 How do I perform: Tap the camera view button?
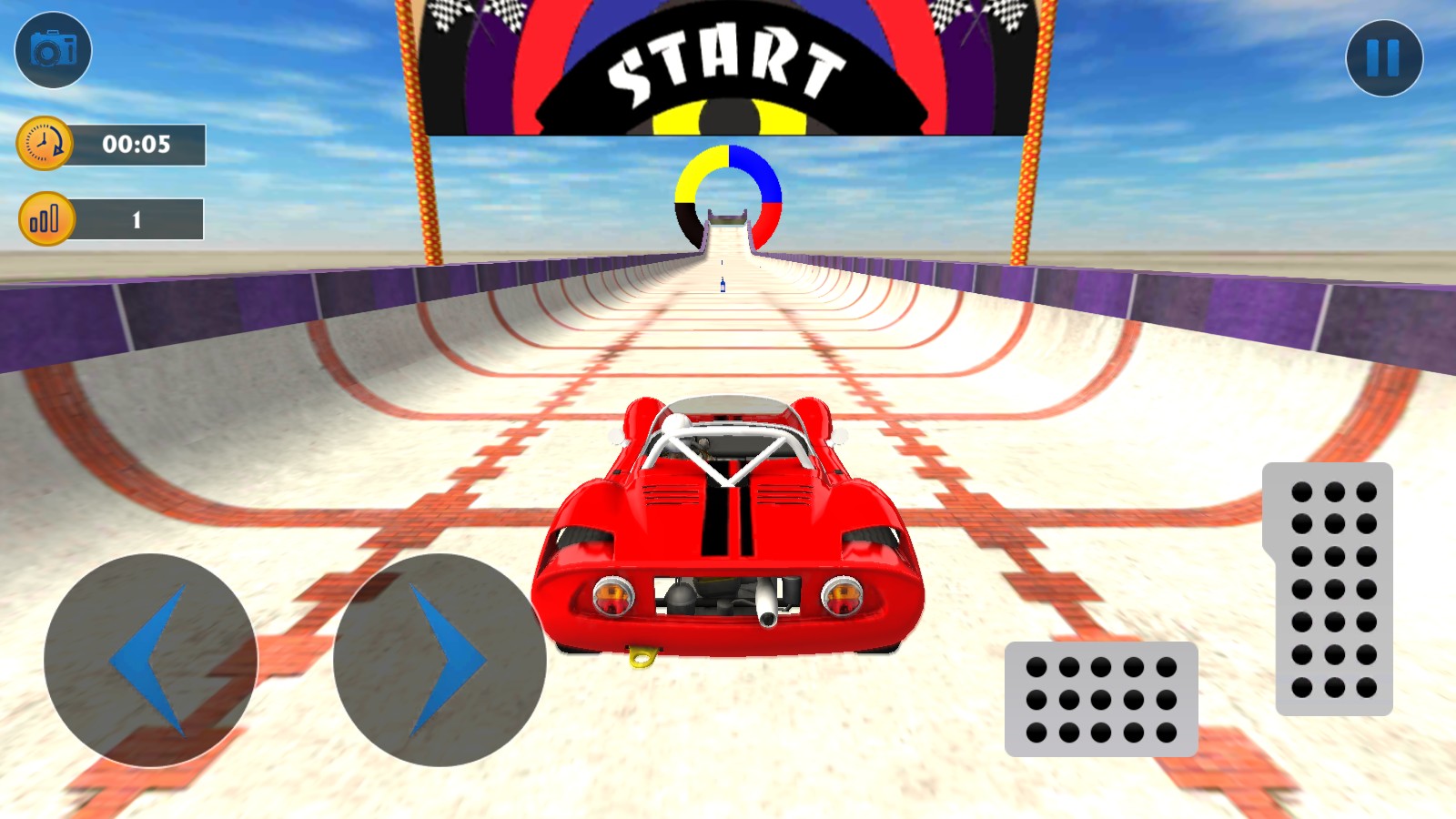pyautogui.click(x=53, y=50)
